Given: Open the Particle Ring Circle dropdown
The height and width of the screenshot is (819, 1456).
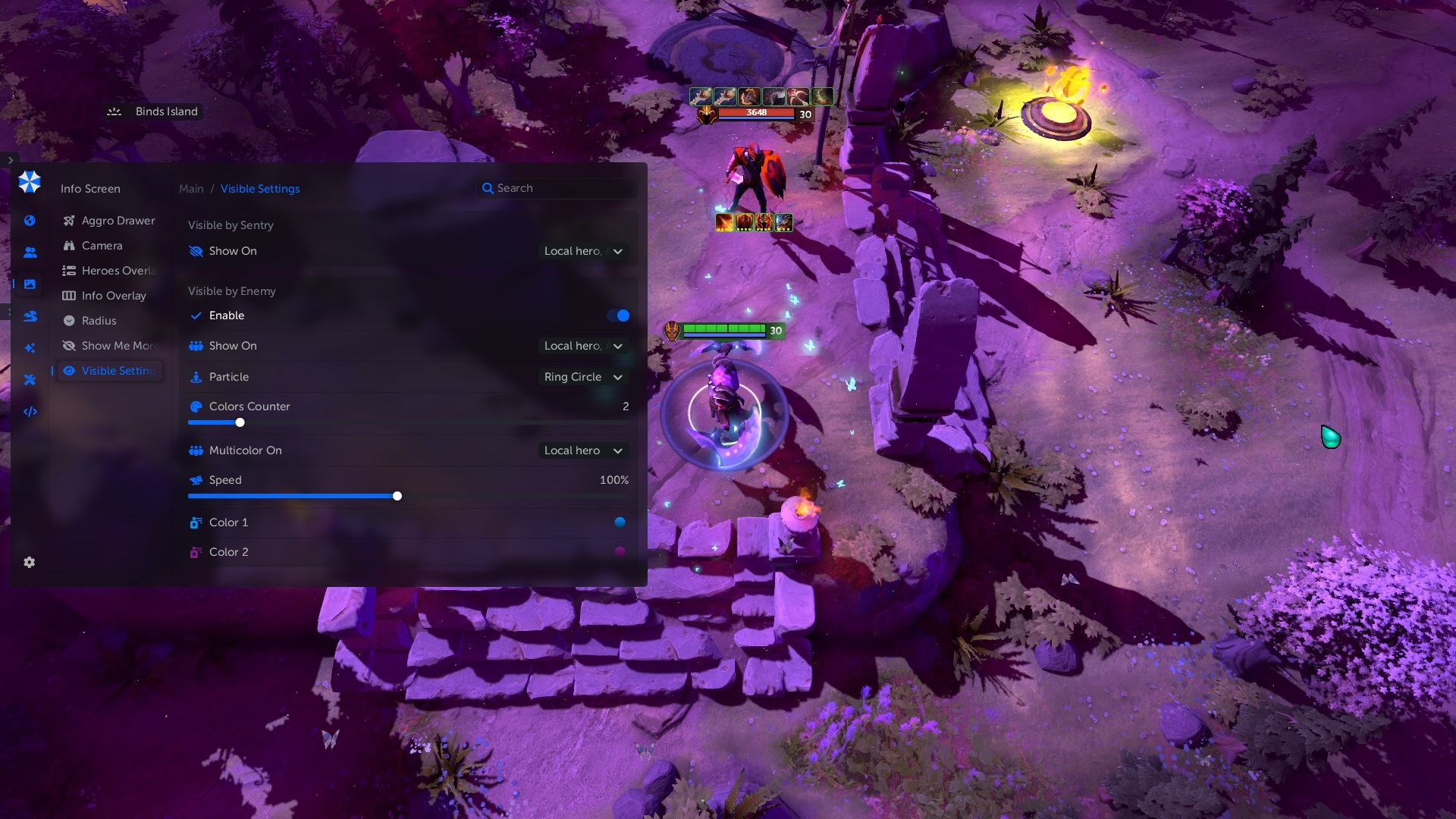Looking at the screenshot, I should click(582, 377).
